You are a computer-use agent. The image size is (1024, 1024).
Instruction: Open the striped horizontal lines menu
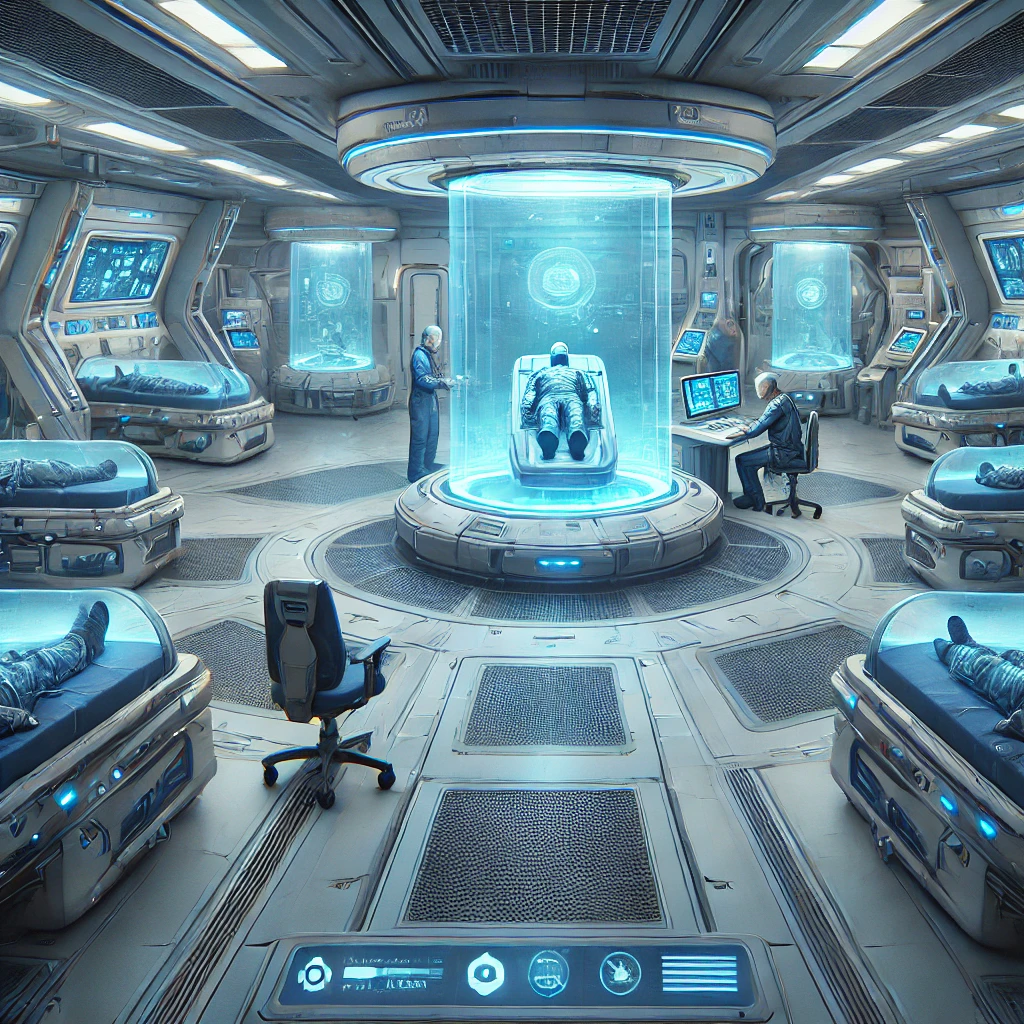[699, 973]
